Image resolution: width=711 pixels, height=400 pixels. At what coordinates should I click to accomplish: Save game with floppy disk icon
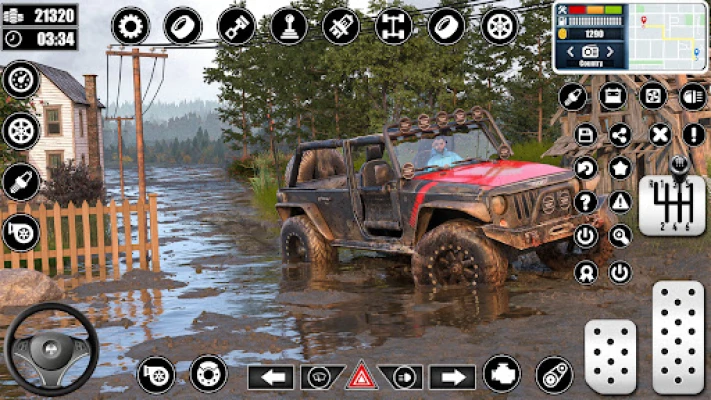tap(586, 134)
